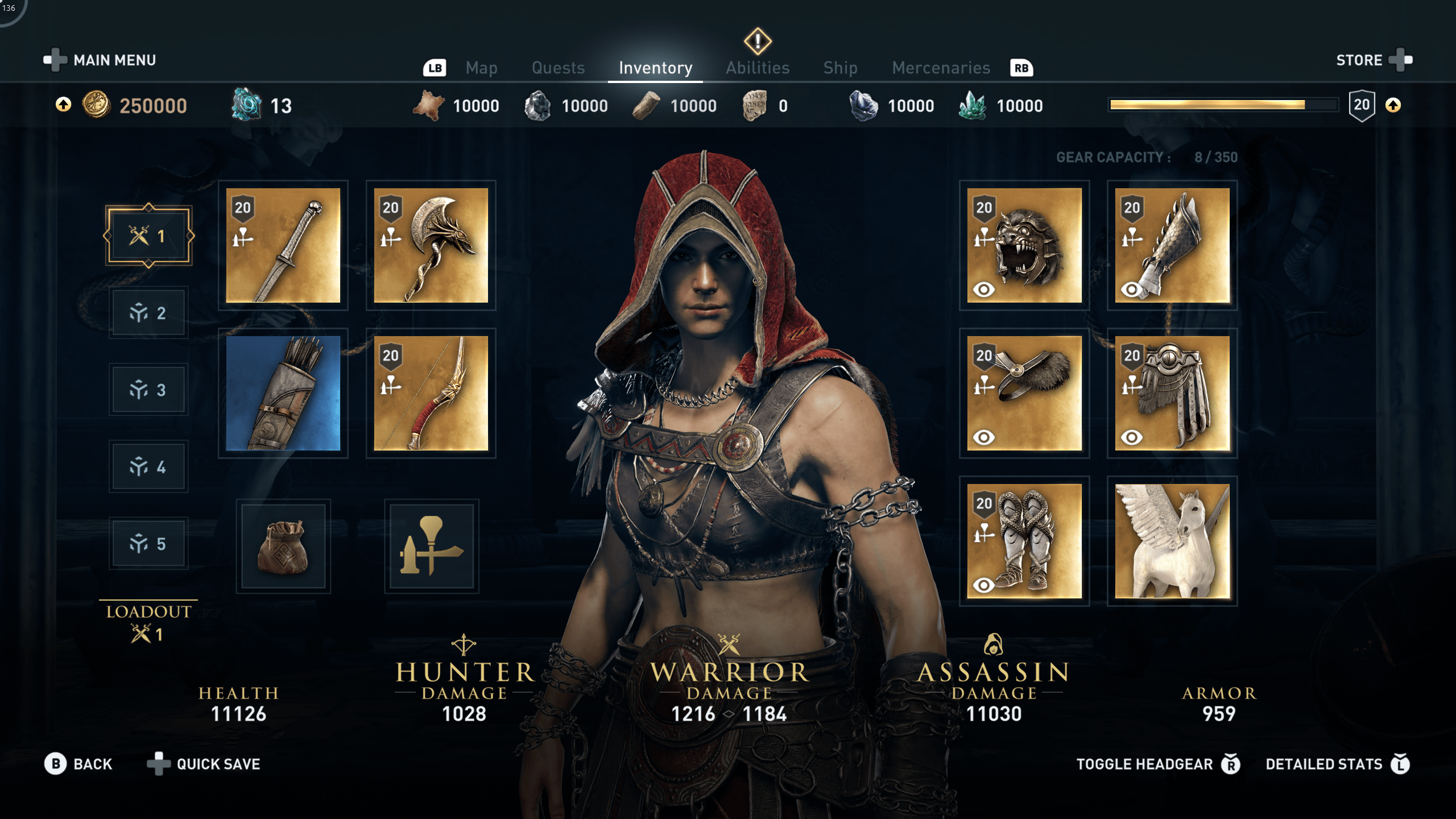Screen dimensions: 1456x819
Task: Click the Quick Save option
Action: point(218,764)
